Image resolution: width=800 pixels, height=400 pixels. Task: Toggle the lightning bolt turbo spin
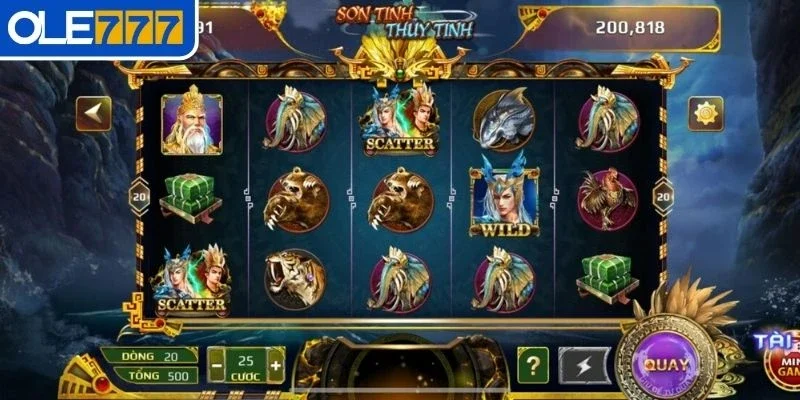coord(582,365)
